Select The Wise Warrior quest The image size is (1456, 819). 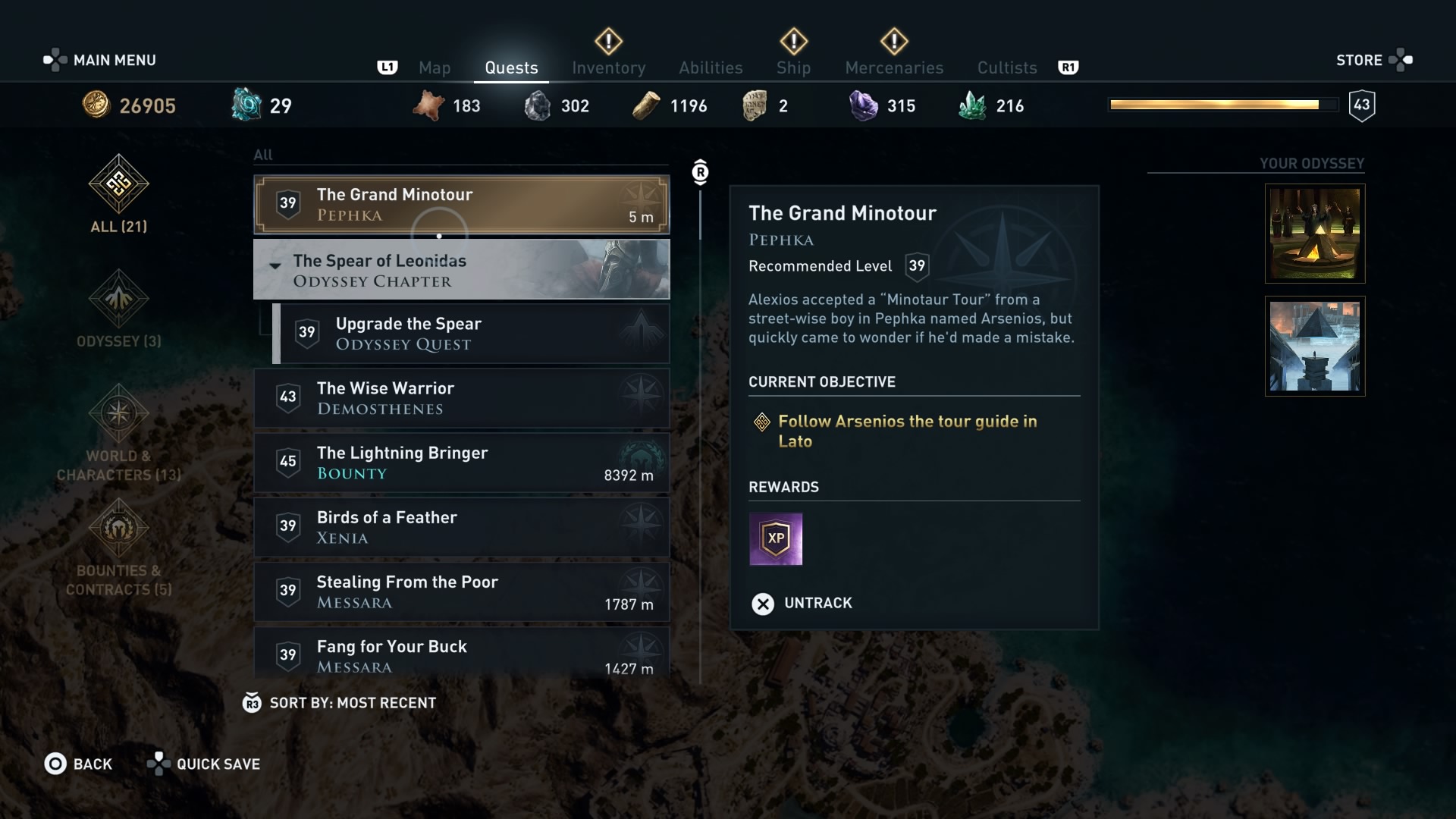461,398
